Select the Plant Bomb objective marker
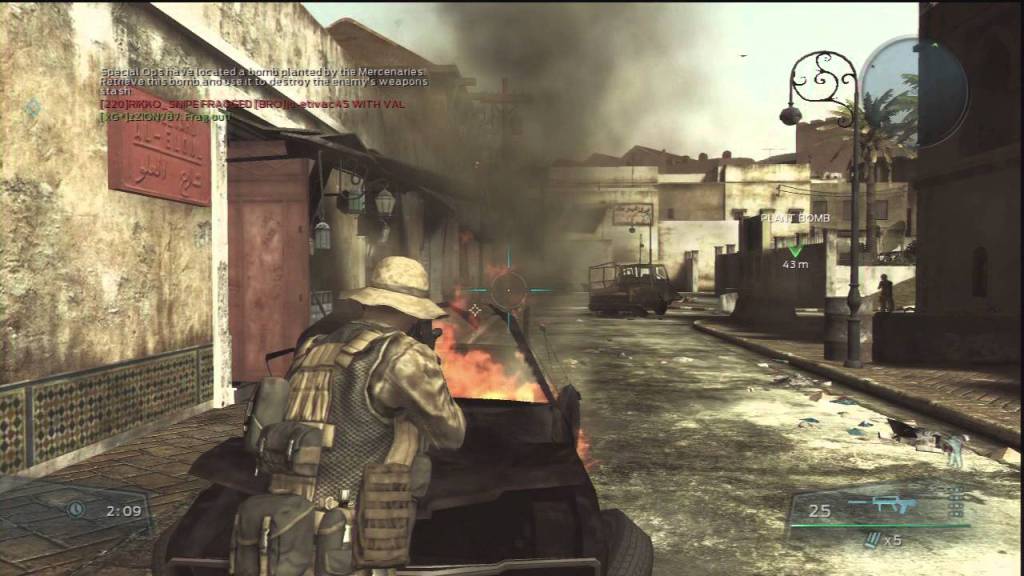 click(796, 250)
